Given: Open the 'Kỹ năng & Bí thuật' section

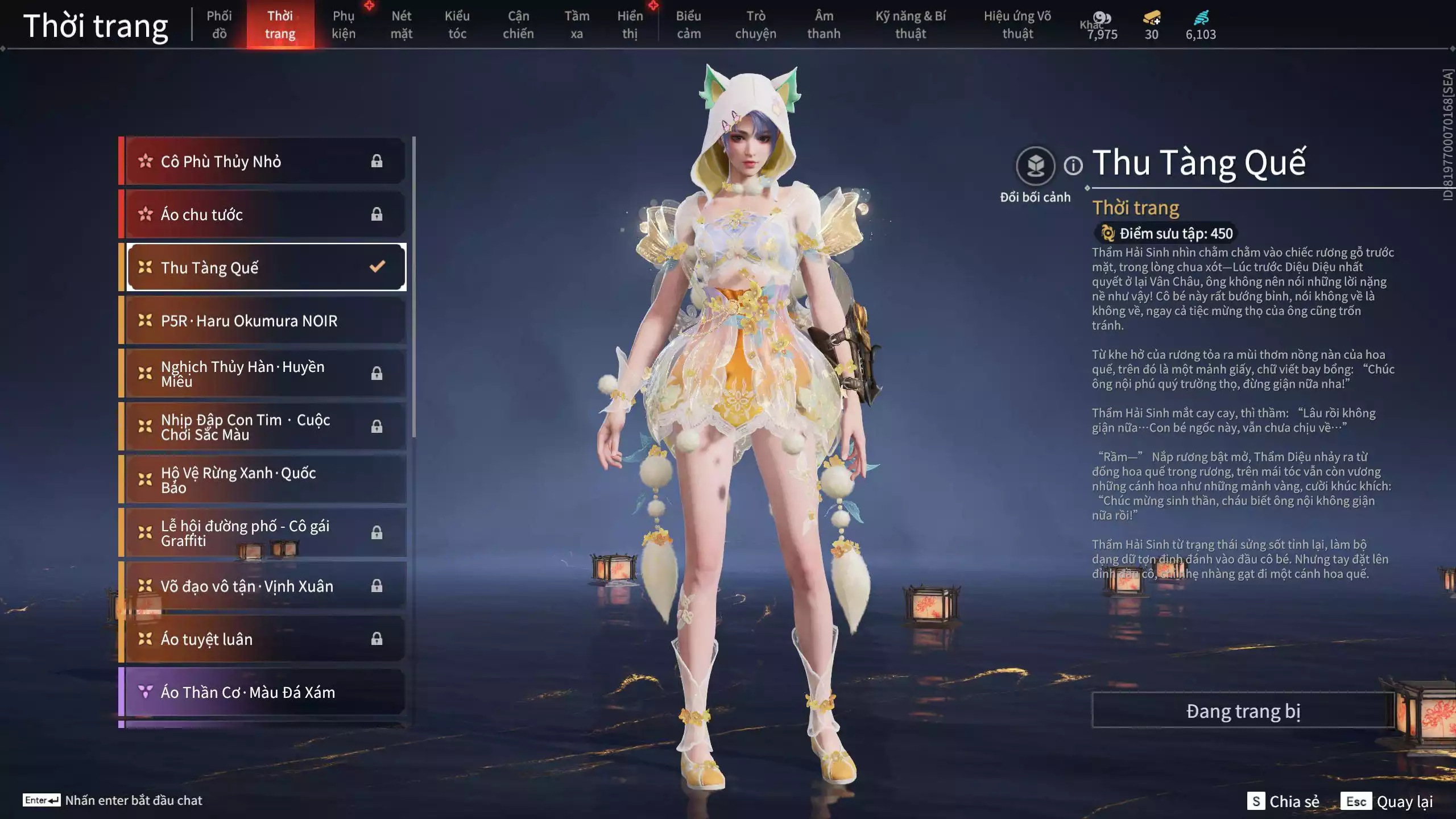Looking at the screenshot, I should (x=910, y=25).
